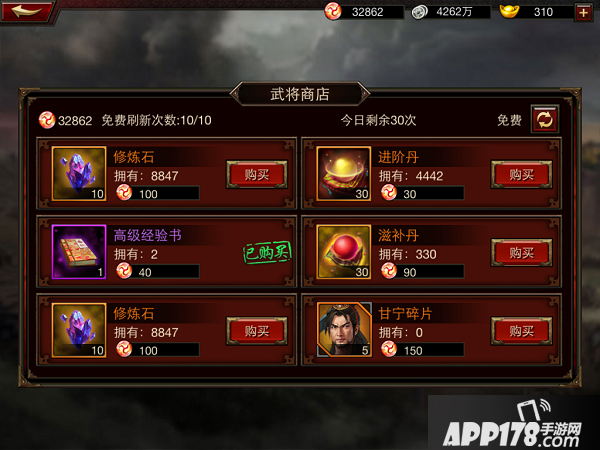Add more gold ingots with the plus button
This screenshot has width=600, height=450.
(x=583, y=12)
